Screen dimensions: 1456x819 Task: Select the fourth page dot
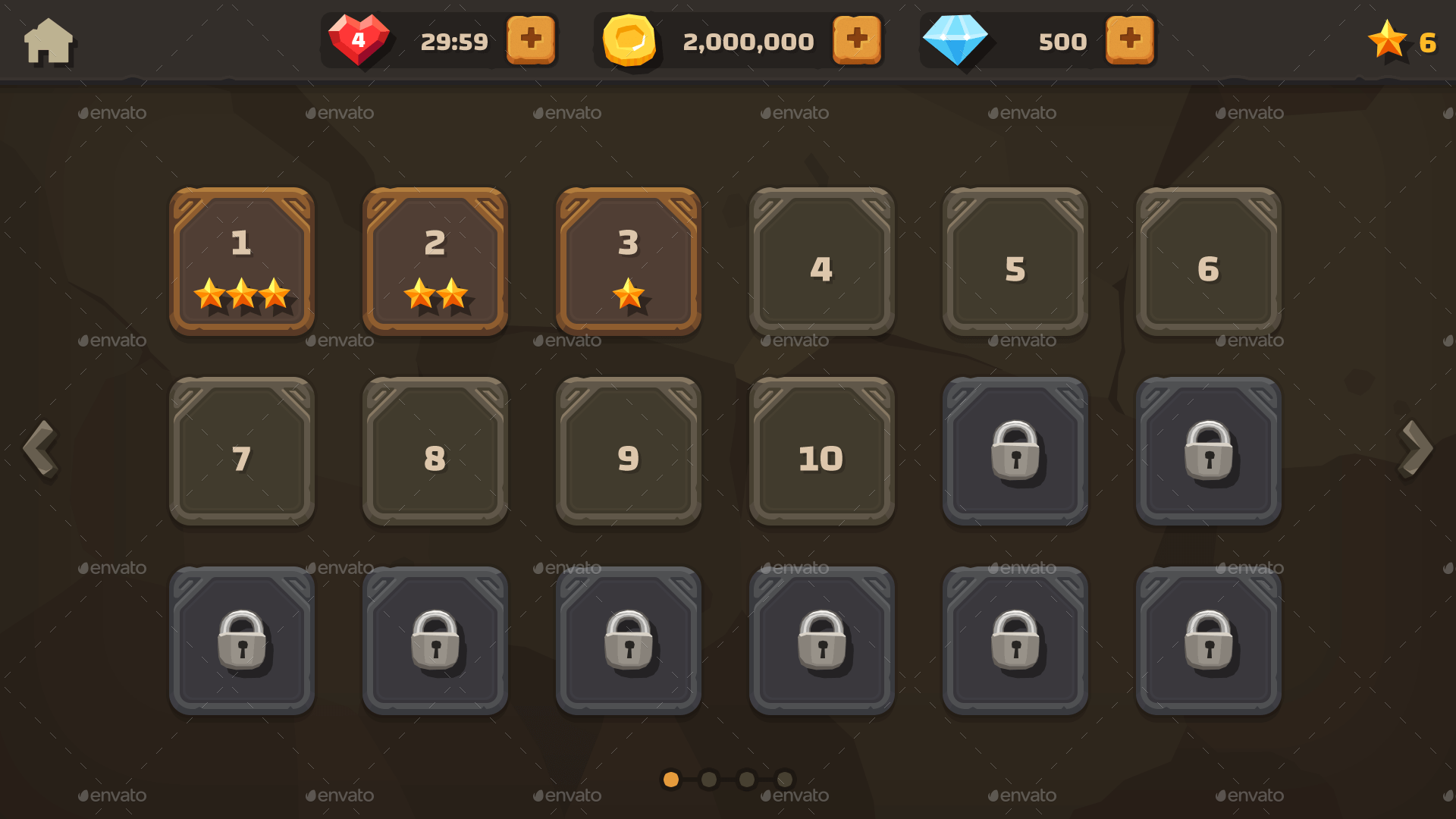(x=783, y=780)
